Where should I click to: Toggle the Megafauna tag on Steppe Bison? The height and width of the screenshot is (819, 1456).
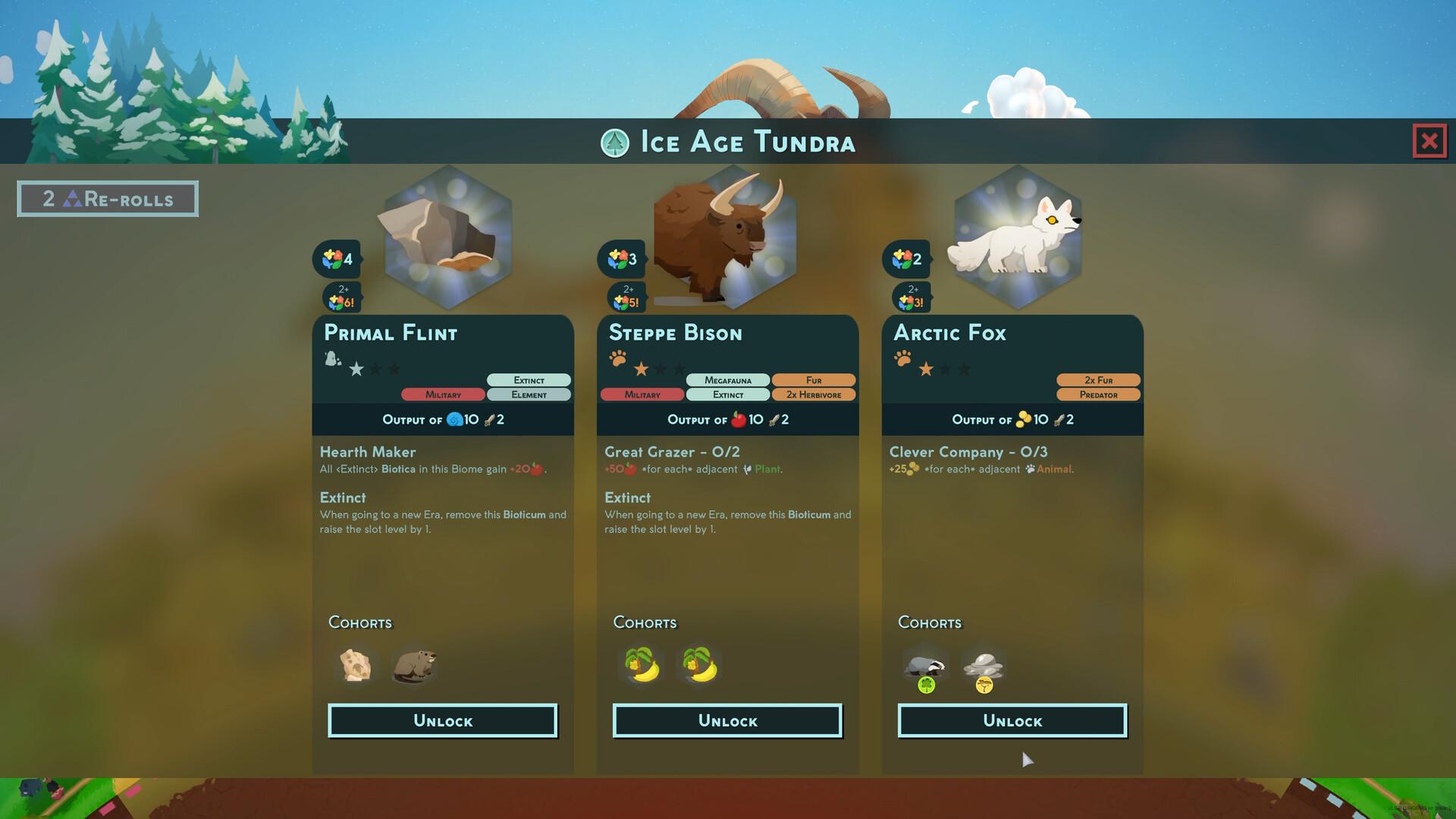[729, 380]
